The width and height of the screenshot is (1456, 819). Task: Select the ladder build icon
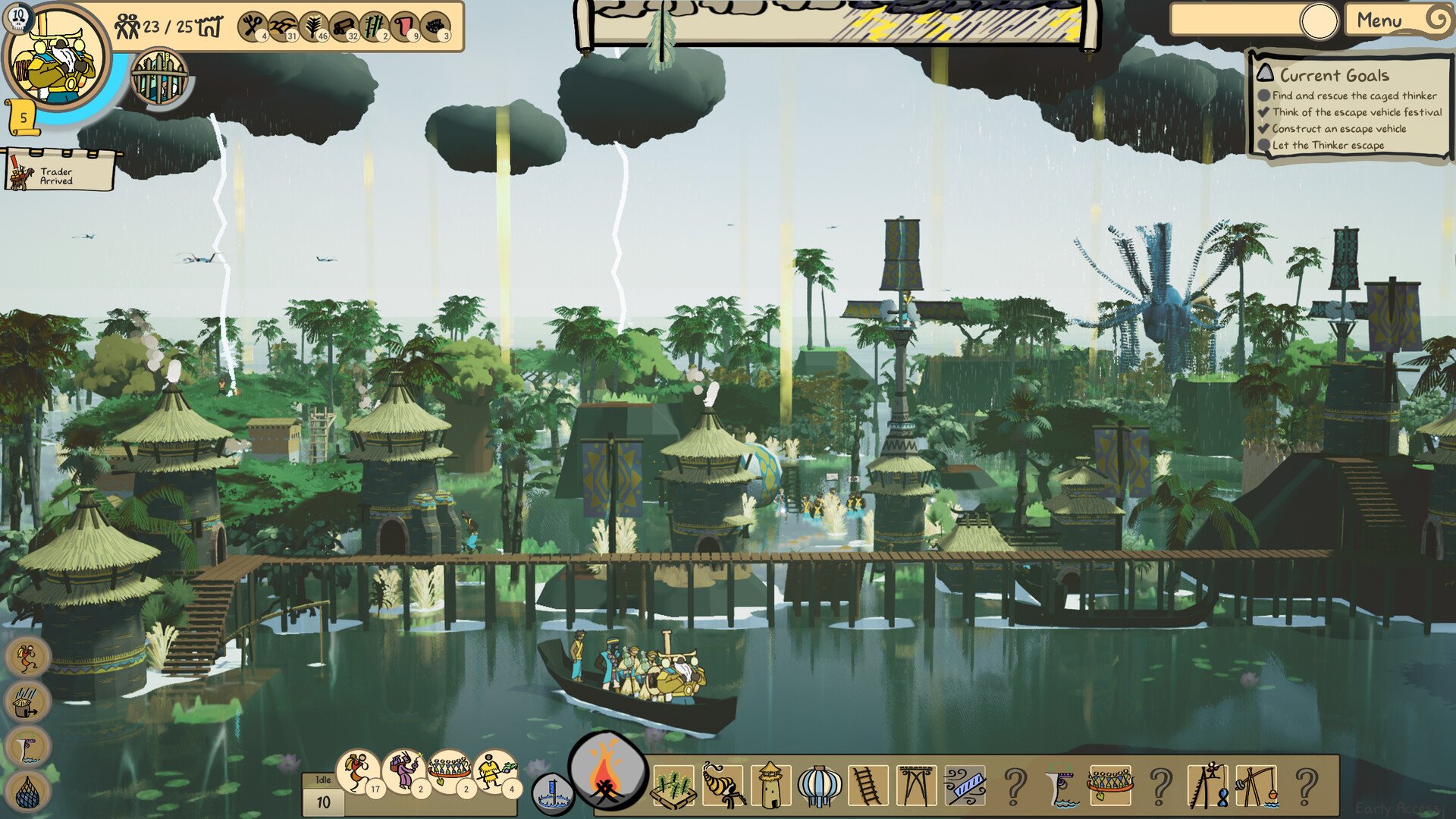pos(868,786)
